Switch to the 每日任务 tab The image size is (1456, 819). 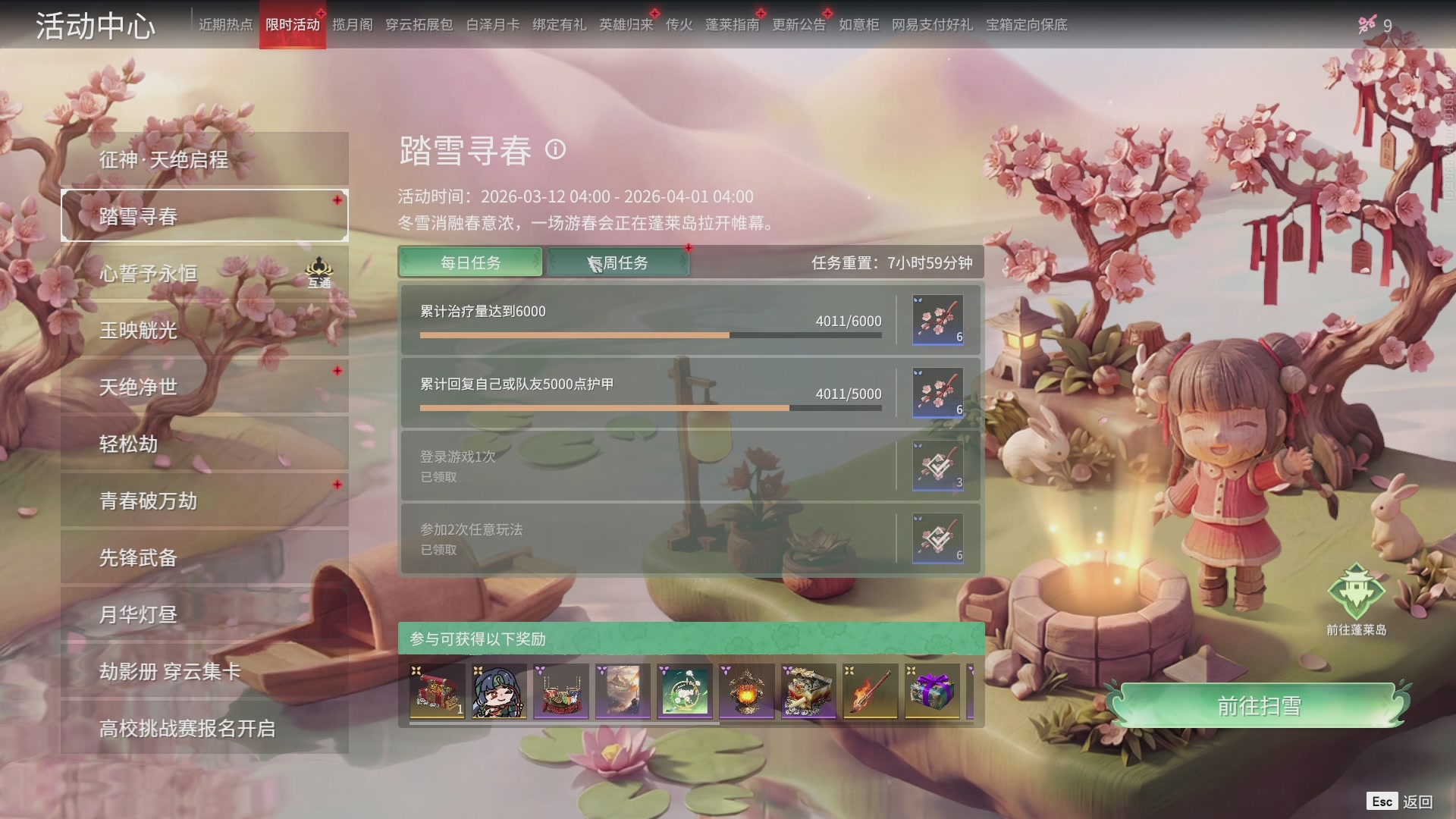click(x=470, y=262)
